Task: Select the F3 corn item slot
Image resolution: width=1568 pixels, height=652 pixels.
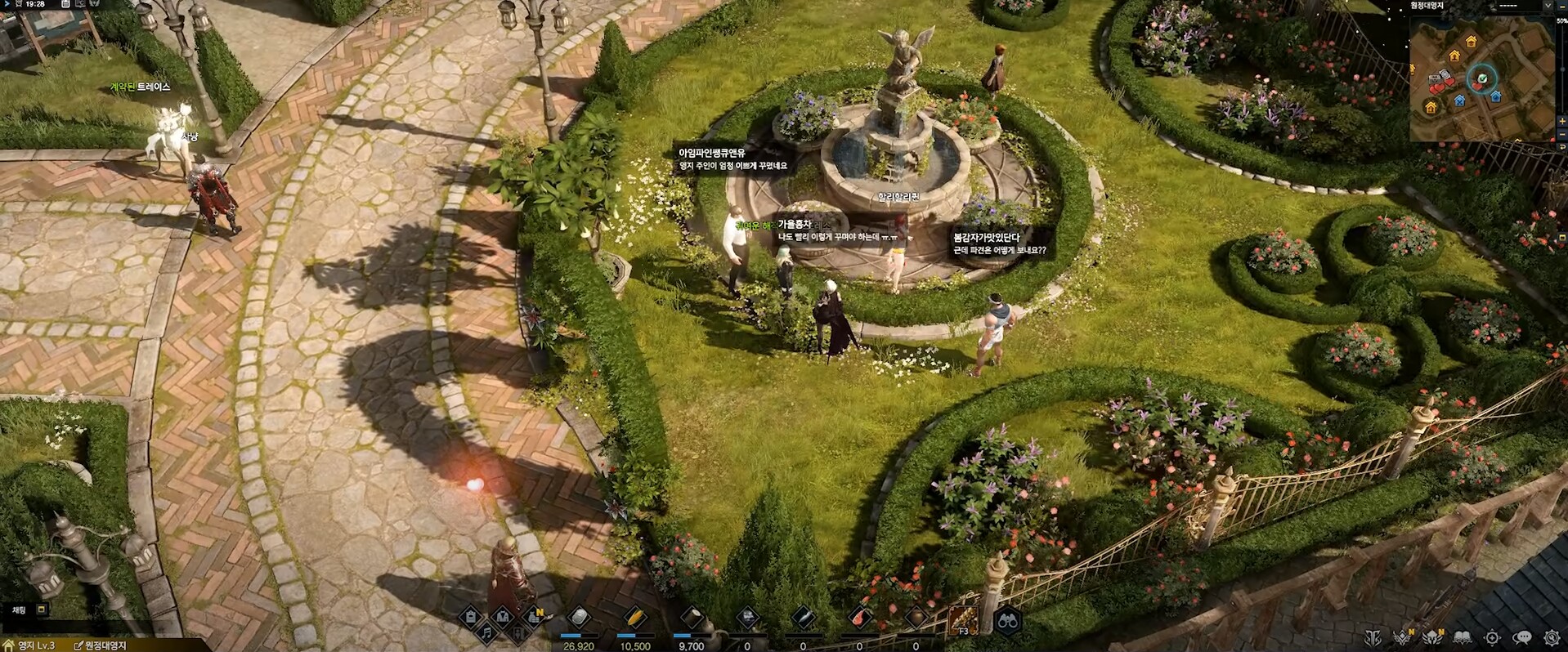Action: [x=963, y=619]
